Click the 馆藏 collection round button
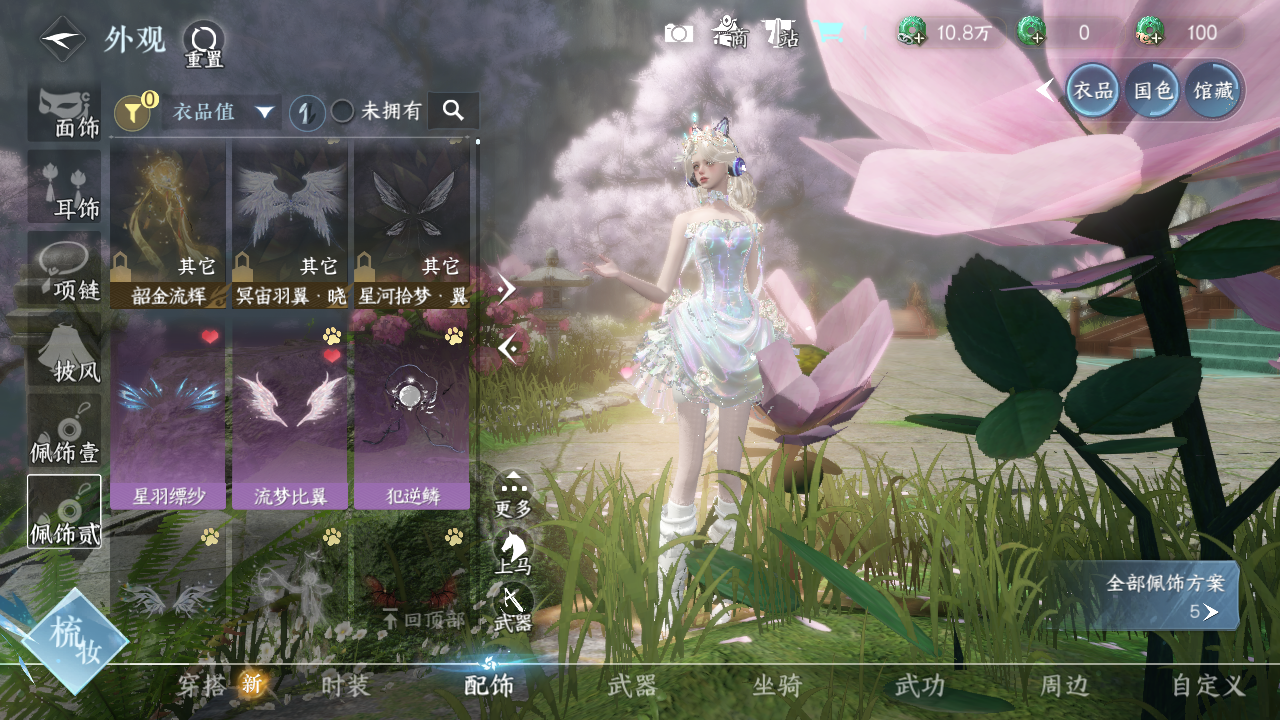This screenshot has width=1280, height=720. click(x=1214, y=90)
